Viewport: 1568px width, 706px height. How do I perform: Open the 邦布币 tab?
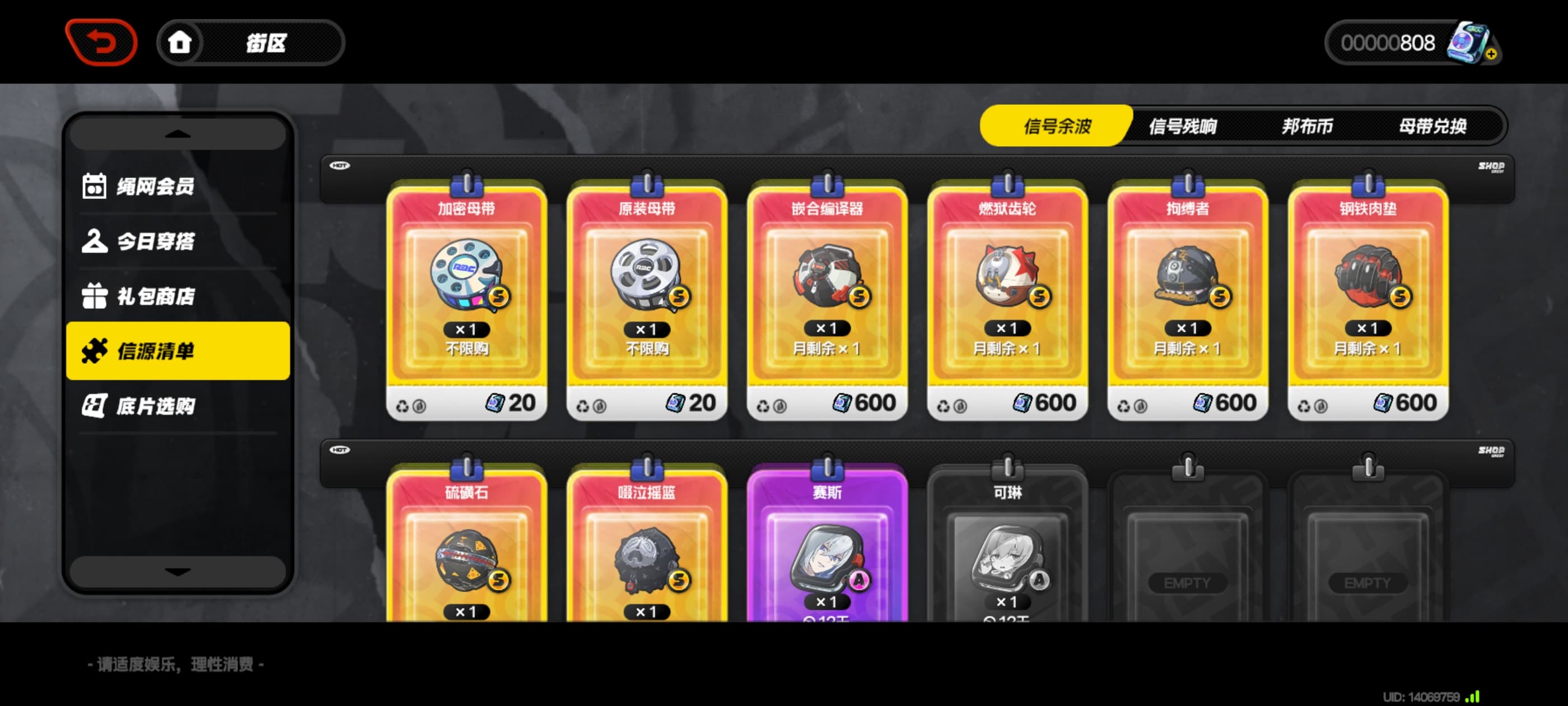pos(1307,126)
